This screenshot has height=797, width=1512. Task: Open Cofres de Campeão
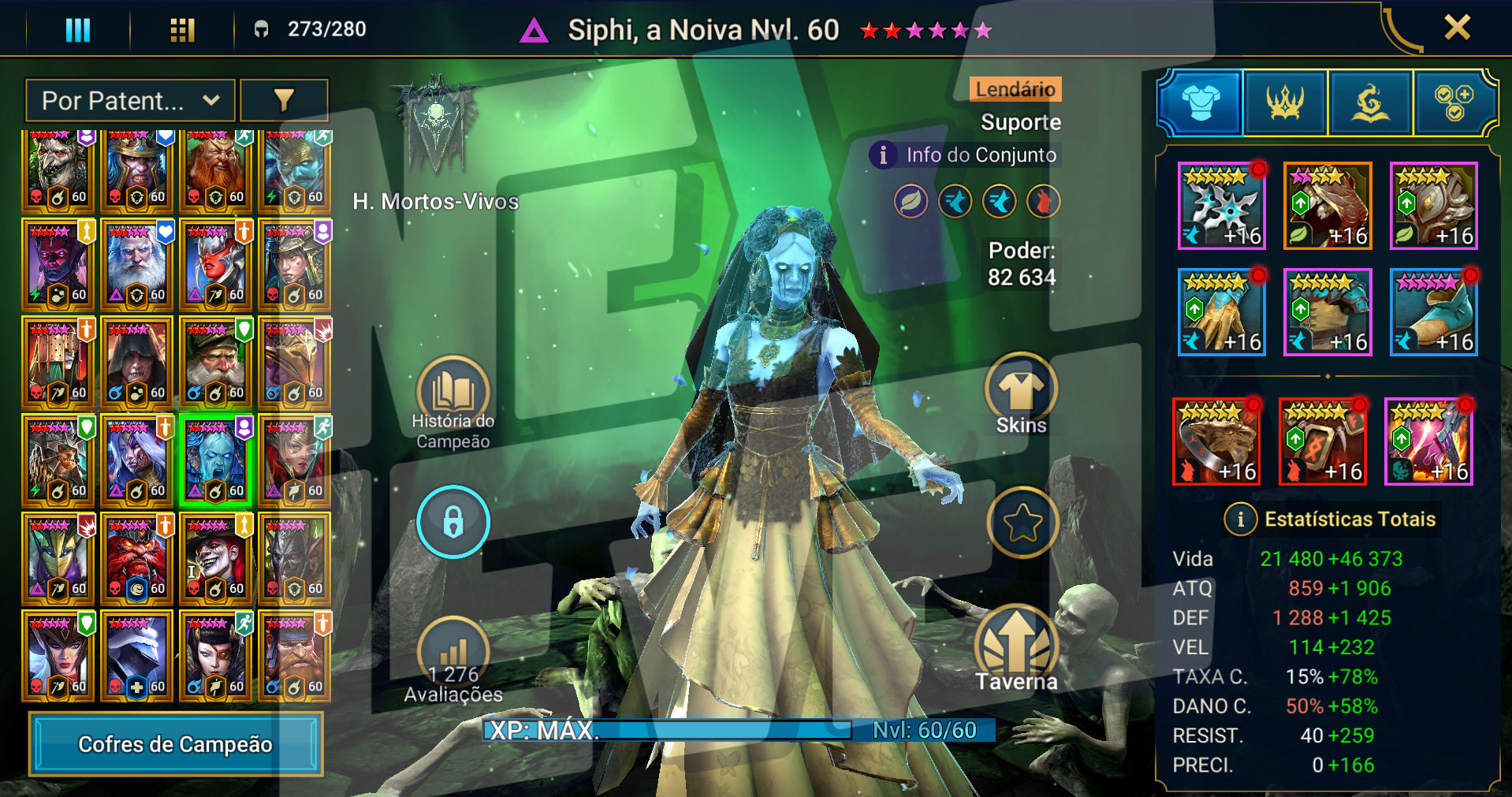coord(176,743)
